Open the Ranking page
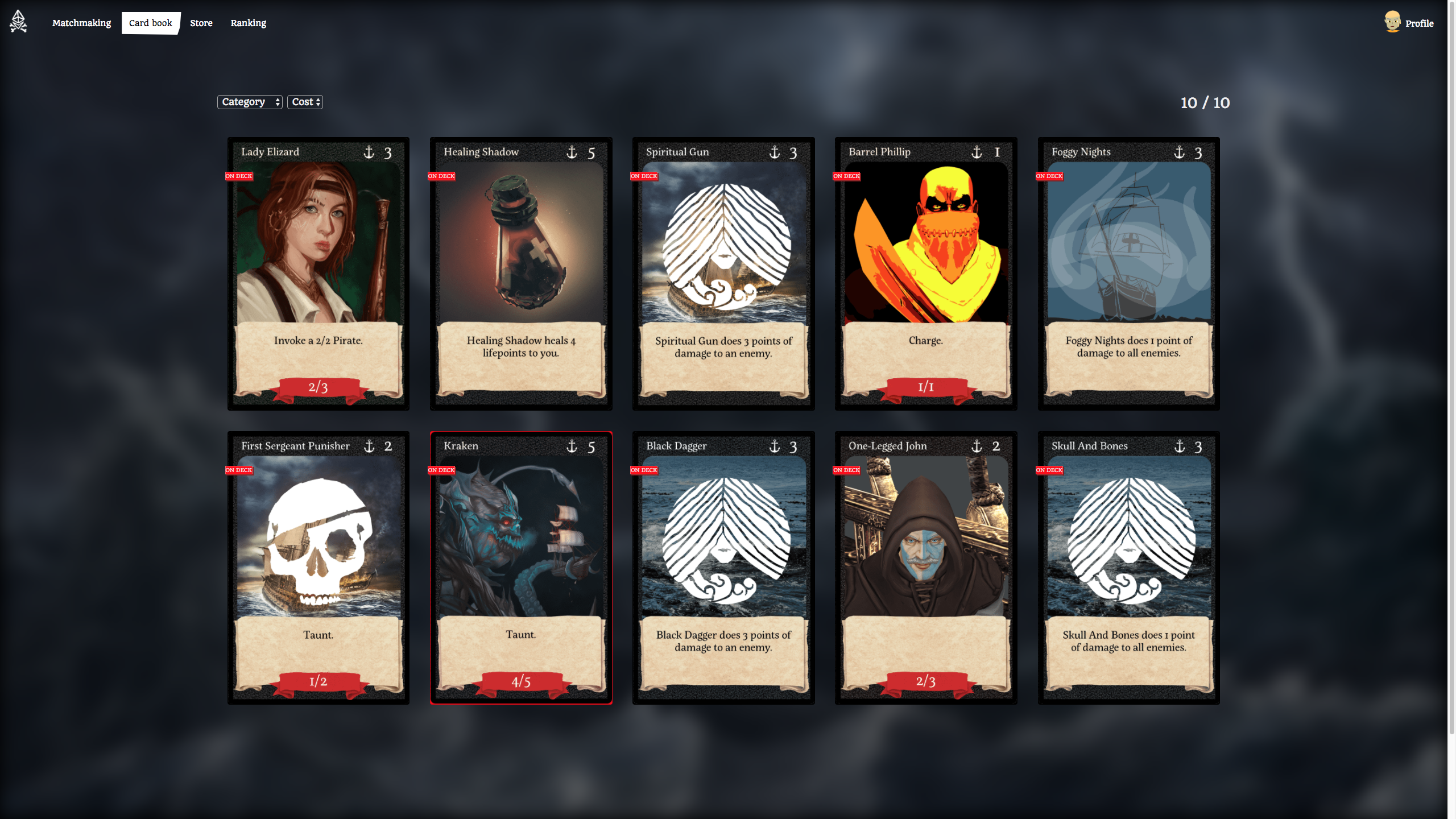This screenshot has width=1456, height=819. (x=248, y=23)
